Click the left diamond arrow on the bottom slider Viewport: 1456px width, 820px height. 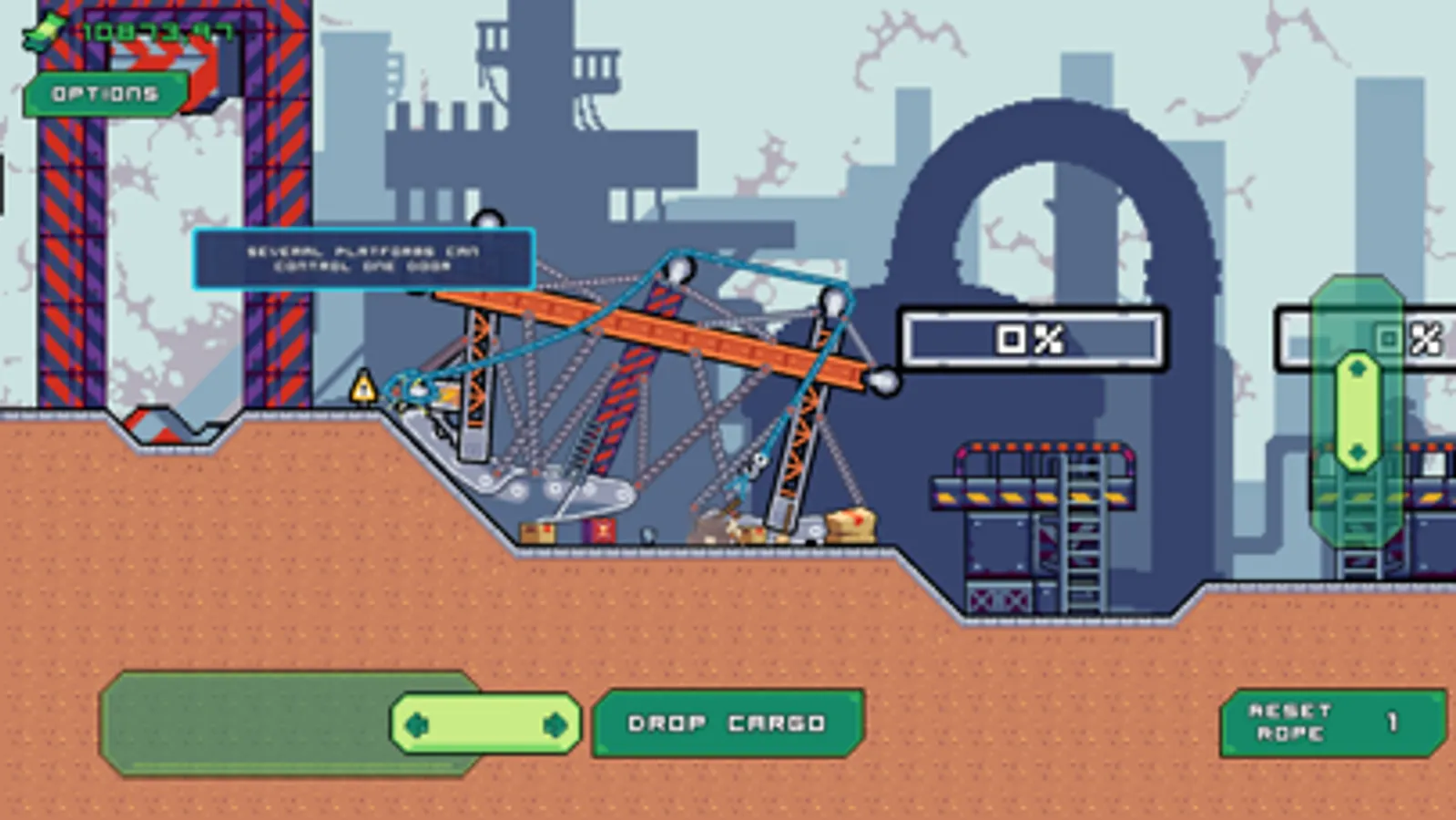click(417, 723)
